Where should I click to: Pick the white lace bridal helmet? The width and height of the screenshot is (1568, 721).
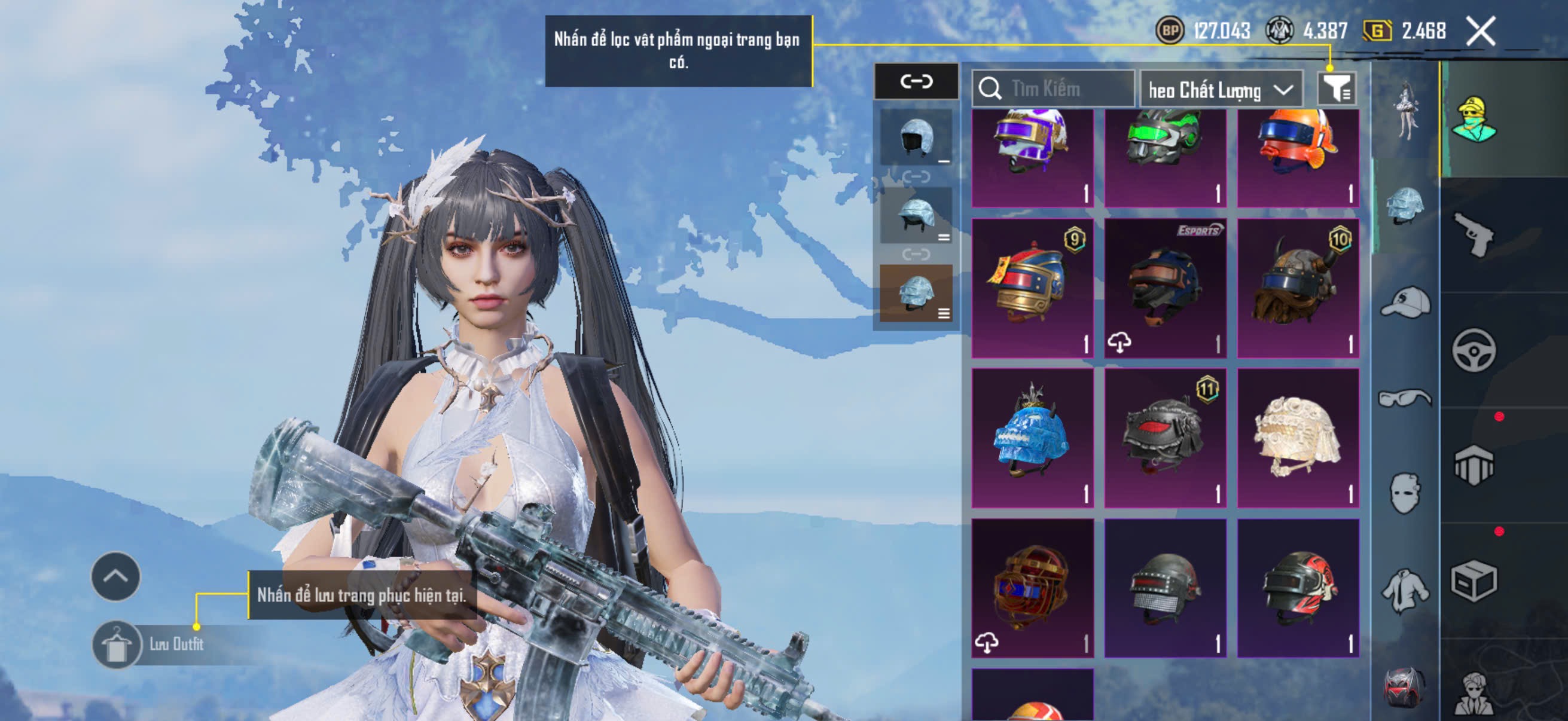[1298, 438]
